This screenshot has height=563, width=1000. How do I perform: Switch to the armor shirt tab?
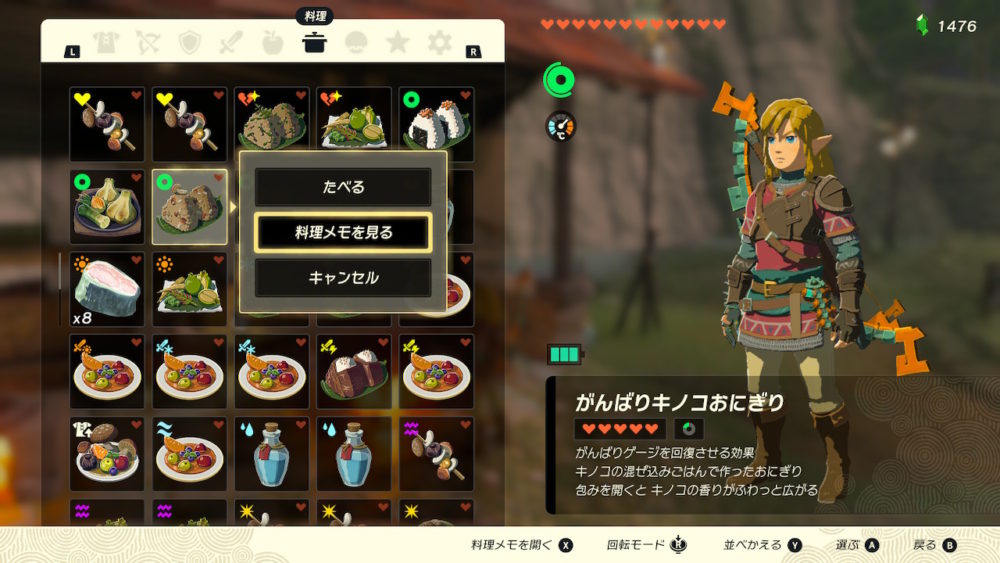click(x=107, y=42)
